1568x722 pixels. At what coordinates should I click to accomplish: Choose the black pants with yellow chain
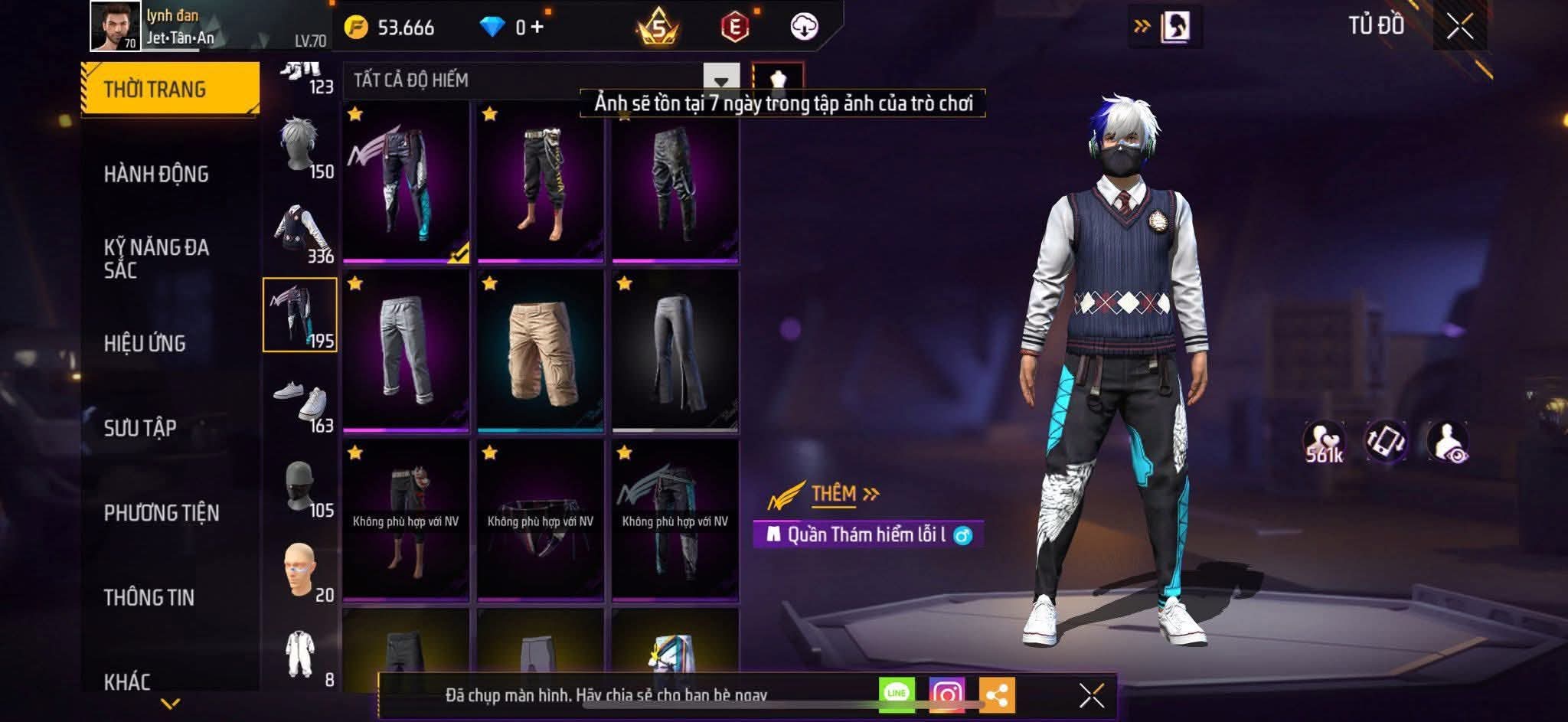(541, 182)
